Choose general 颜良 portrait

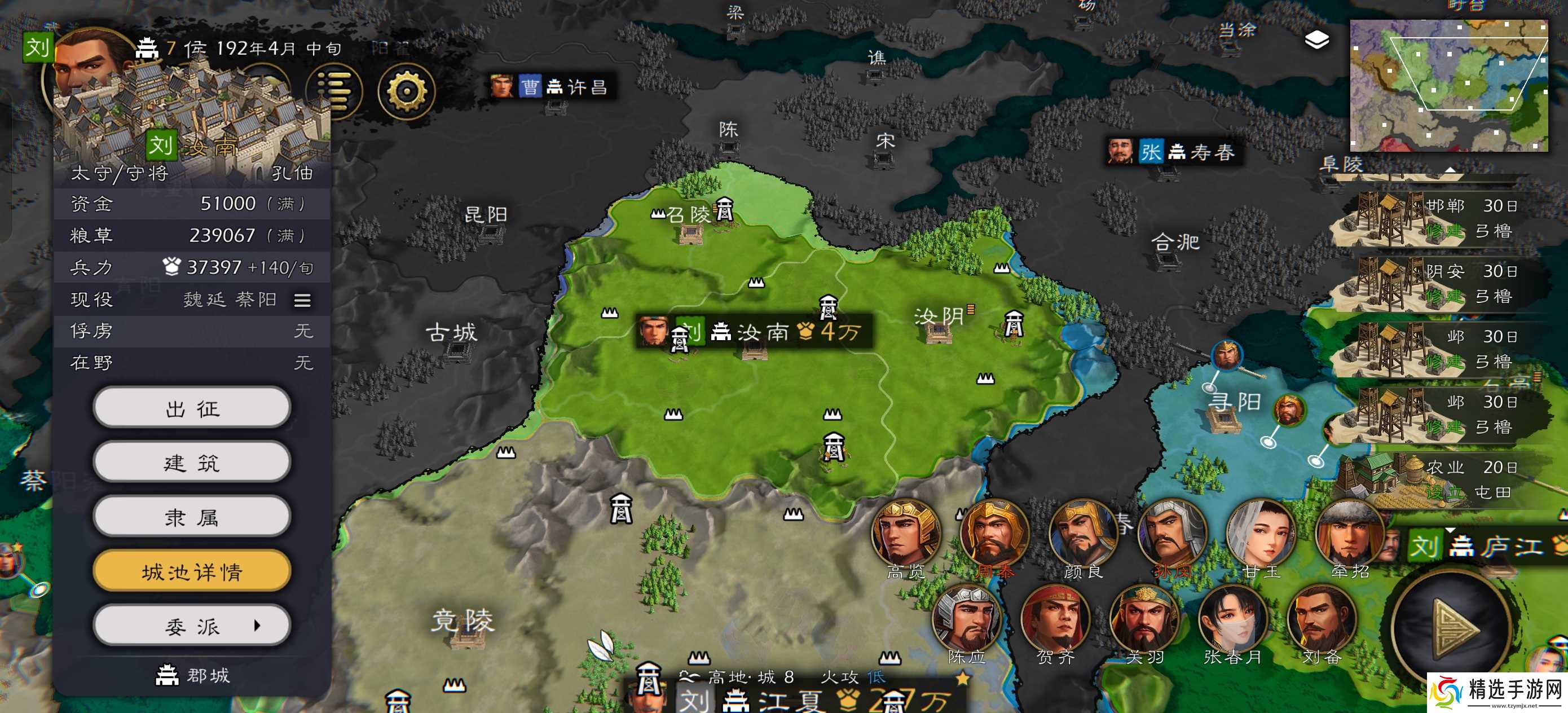(1083, 534)
